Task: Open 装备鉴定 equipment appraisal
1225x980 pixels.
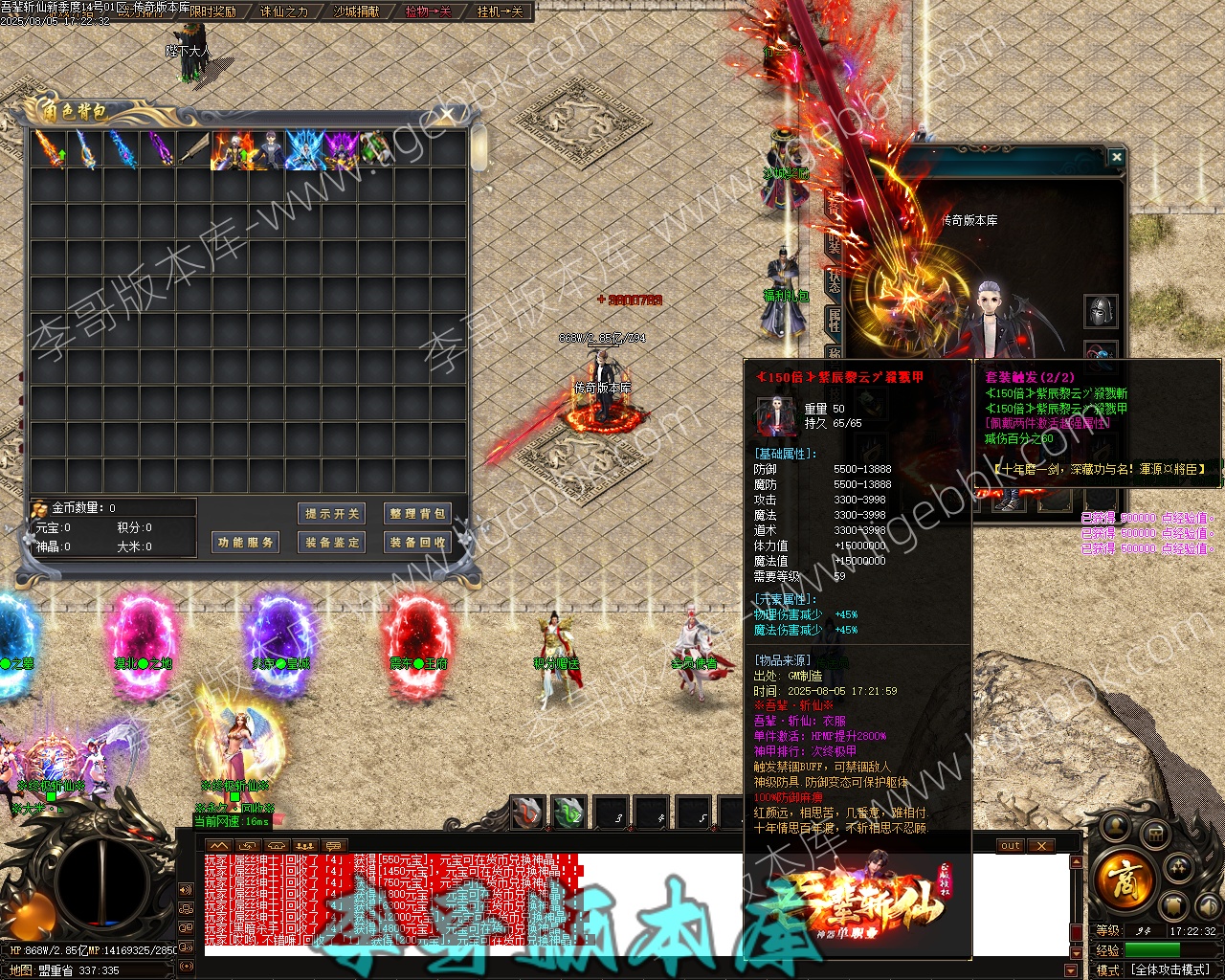Action: click(332, 543)
